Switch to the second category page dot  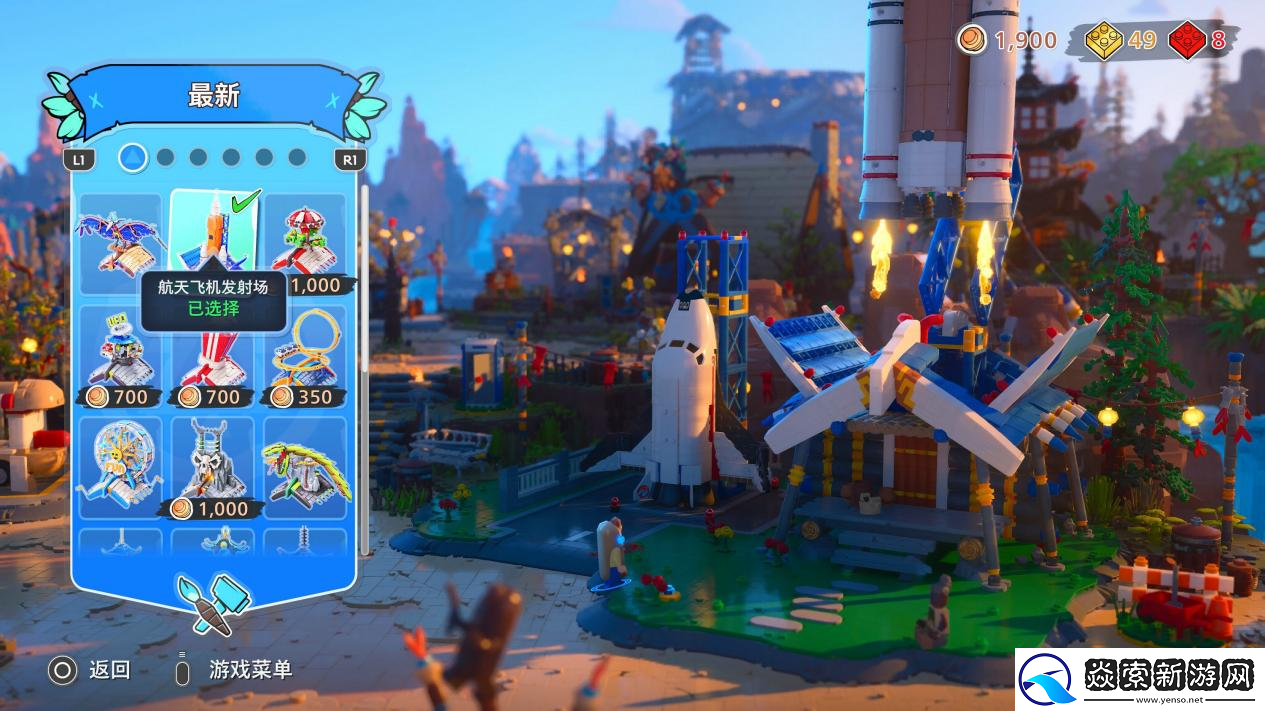coord(166,157)
